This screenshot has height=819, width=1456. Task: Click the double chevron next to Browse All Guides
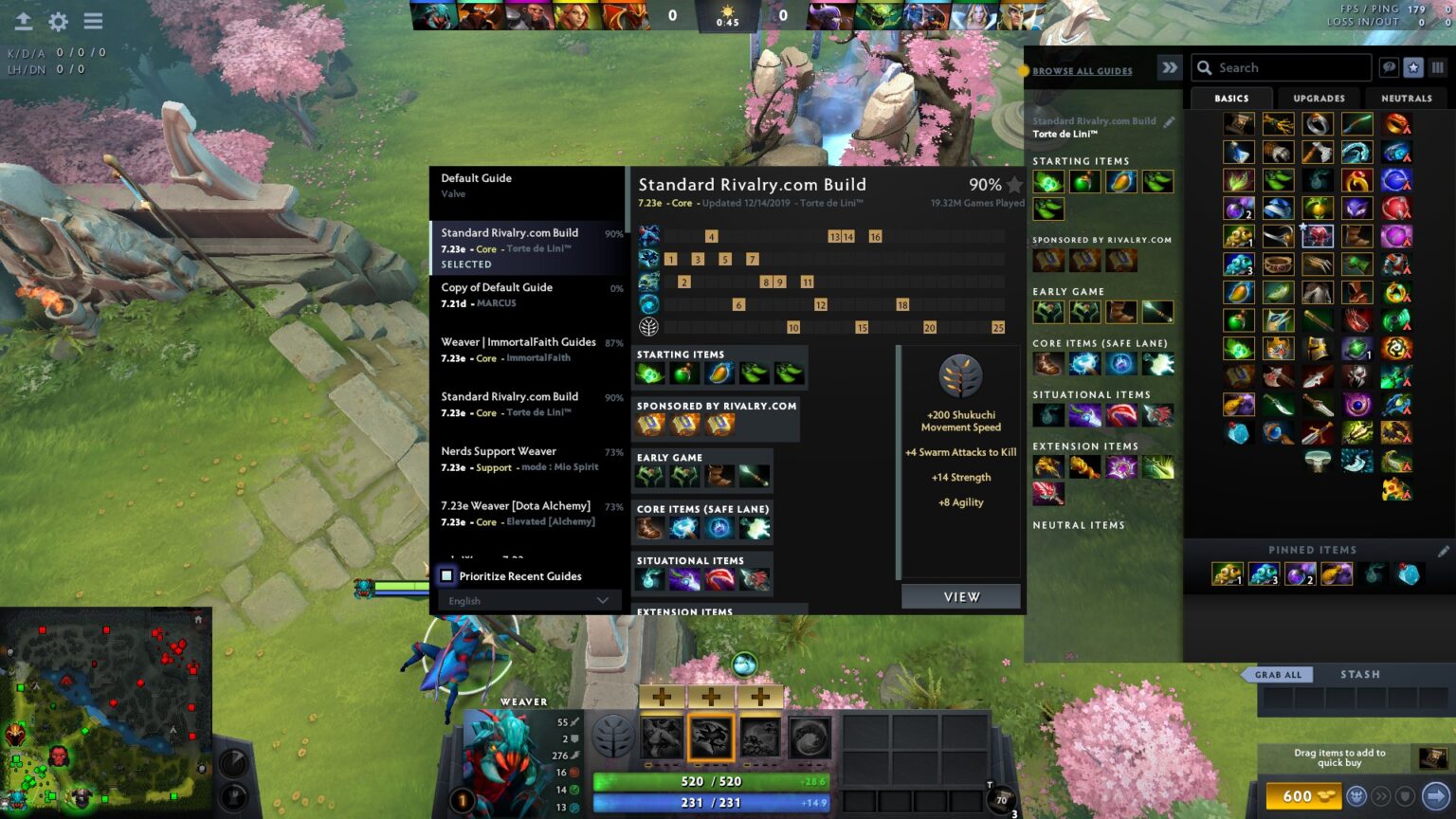[1170, 67]
